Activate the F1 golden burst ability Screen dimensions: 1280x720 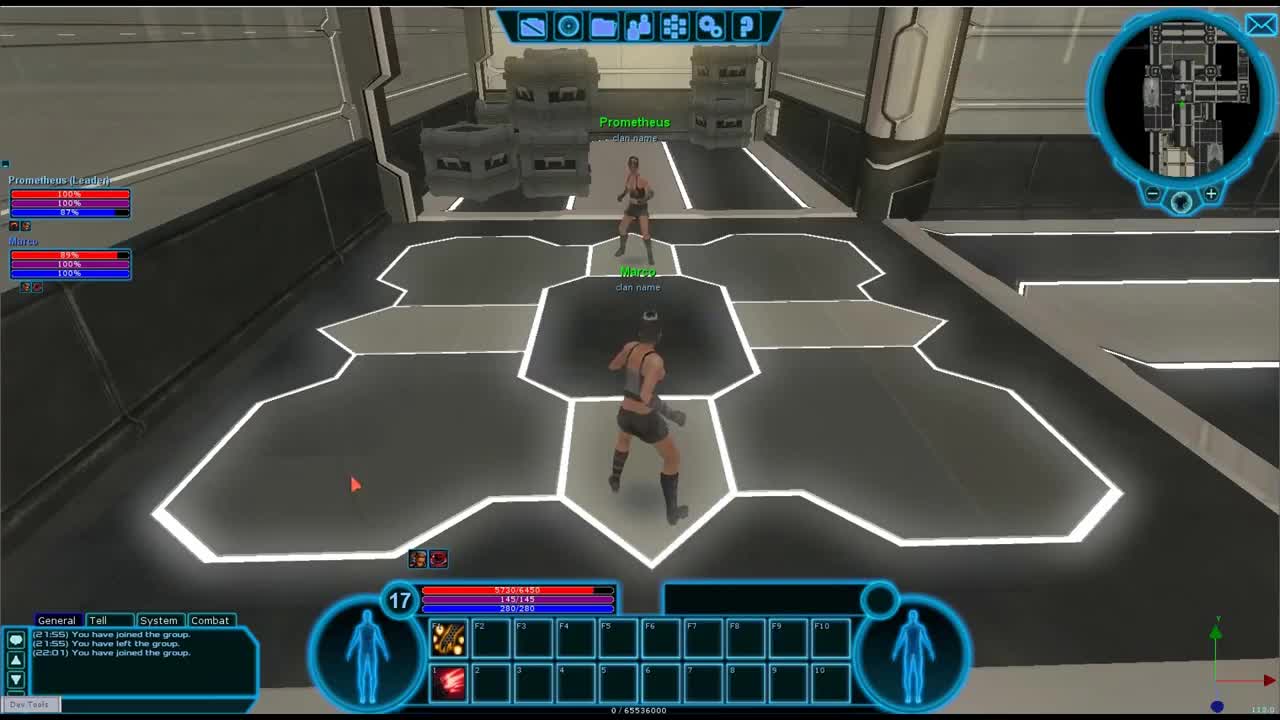click(449, 638)
